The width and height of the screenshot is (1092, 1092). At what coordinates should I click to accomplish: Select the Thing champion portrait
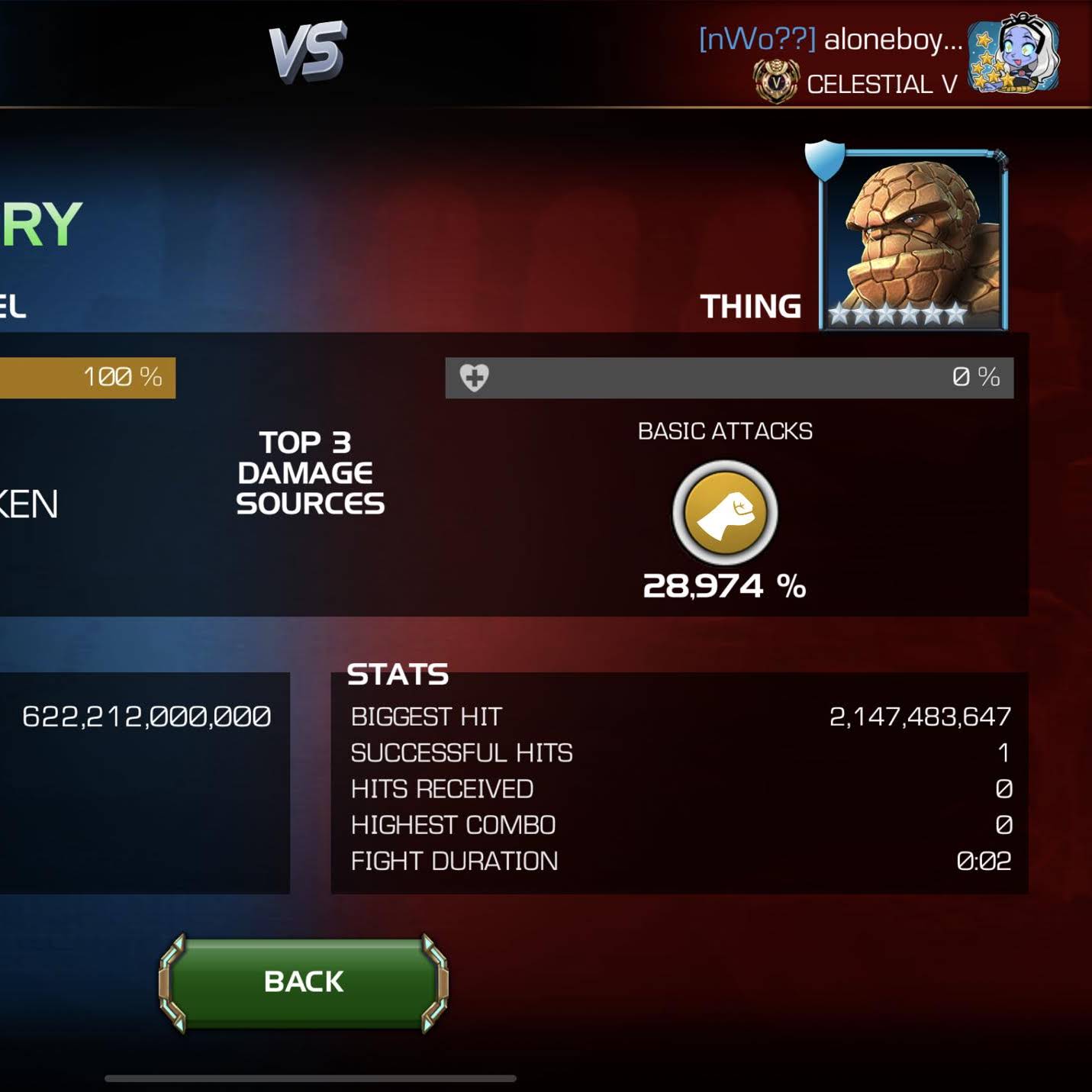913,240
